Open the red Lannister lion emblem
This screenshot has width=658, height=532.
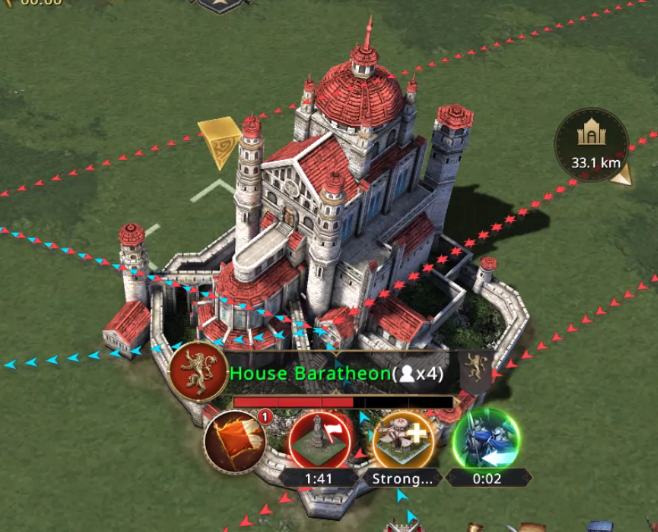pyautogui.click(x=198, y=372)
